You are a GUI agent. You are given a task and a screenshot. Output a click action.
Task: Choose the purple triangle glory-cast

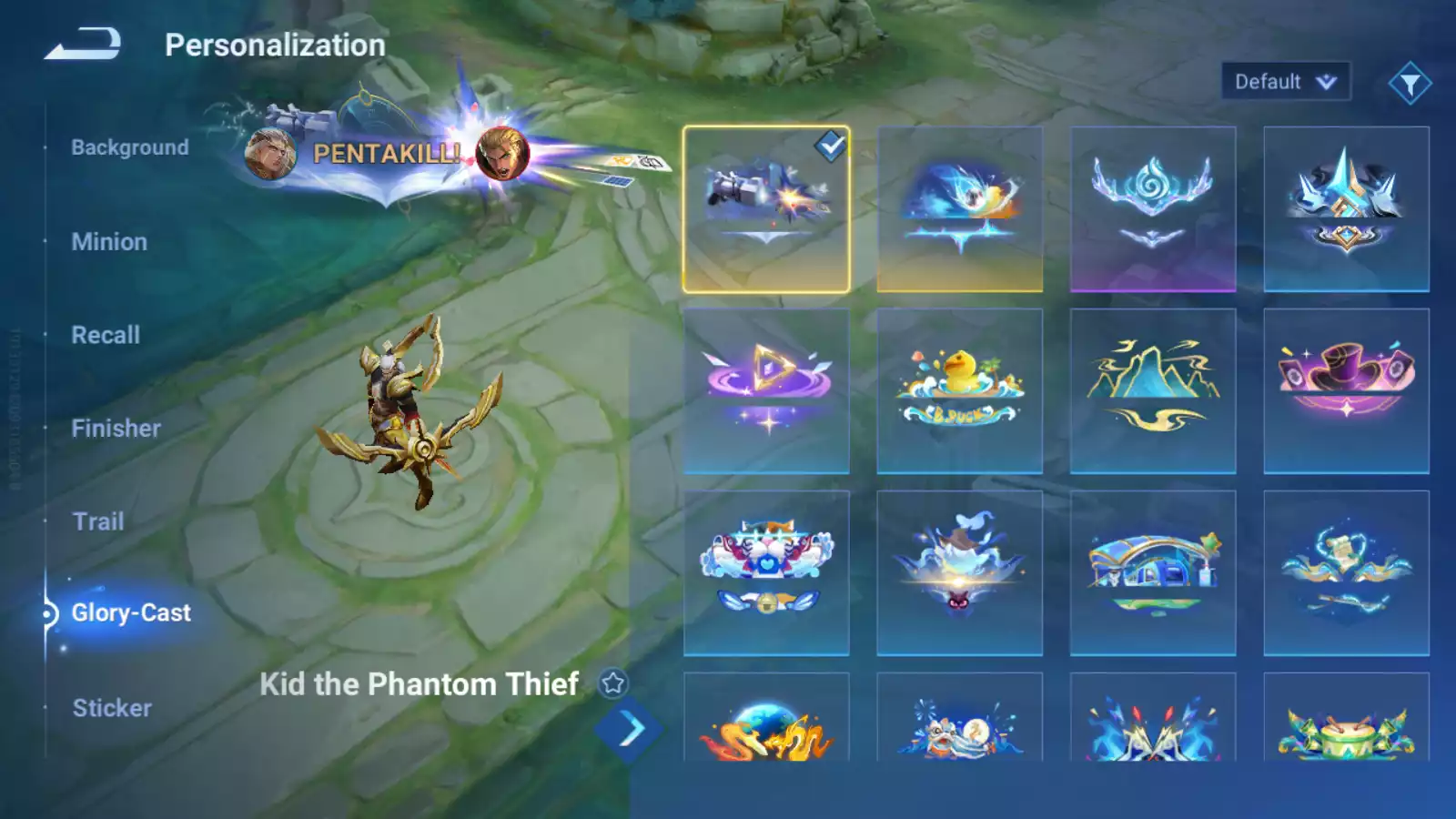(x=766, y=391)
